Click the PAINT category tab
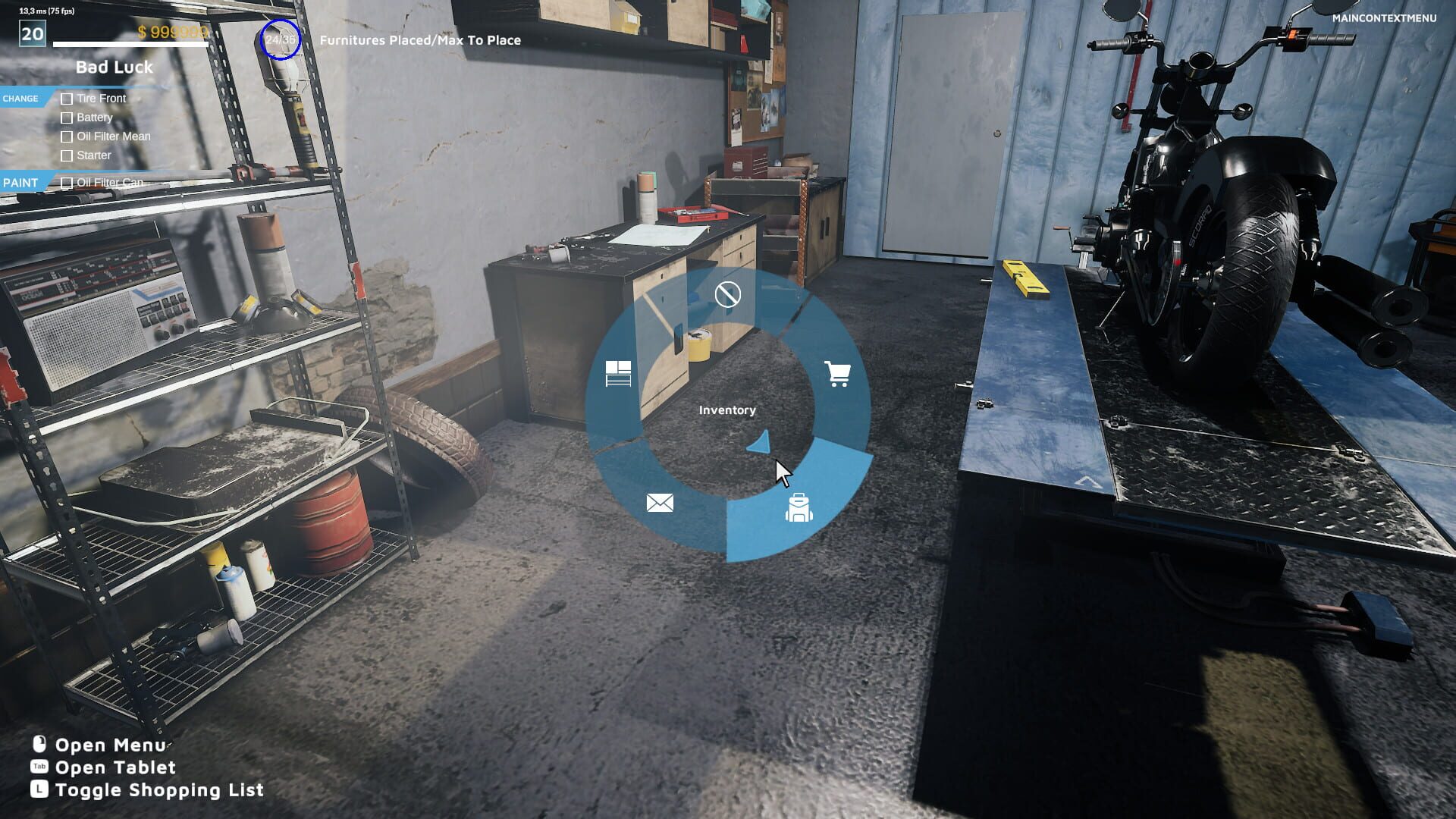The height and width of the screenshot is (819, 1456). pyautogui.click(x=21, y=183)
